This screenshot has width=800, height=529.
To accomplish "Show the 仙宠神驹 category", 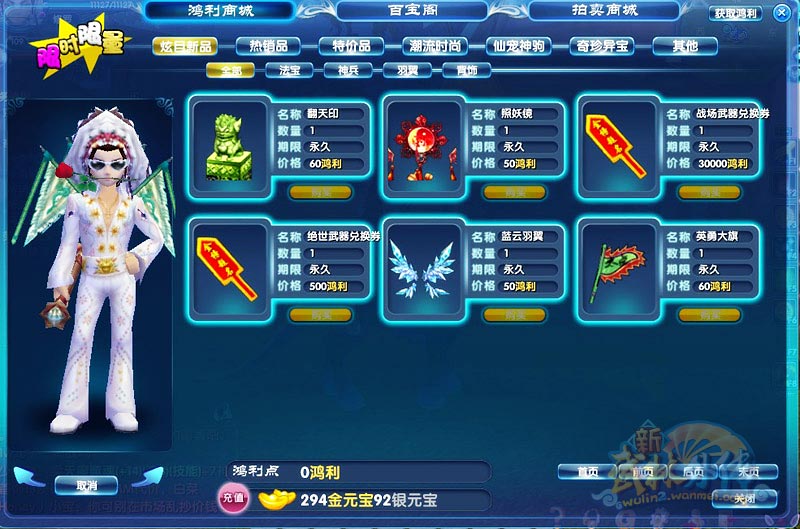I will (518, 46).
